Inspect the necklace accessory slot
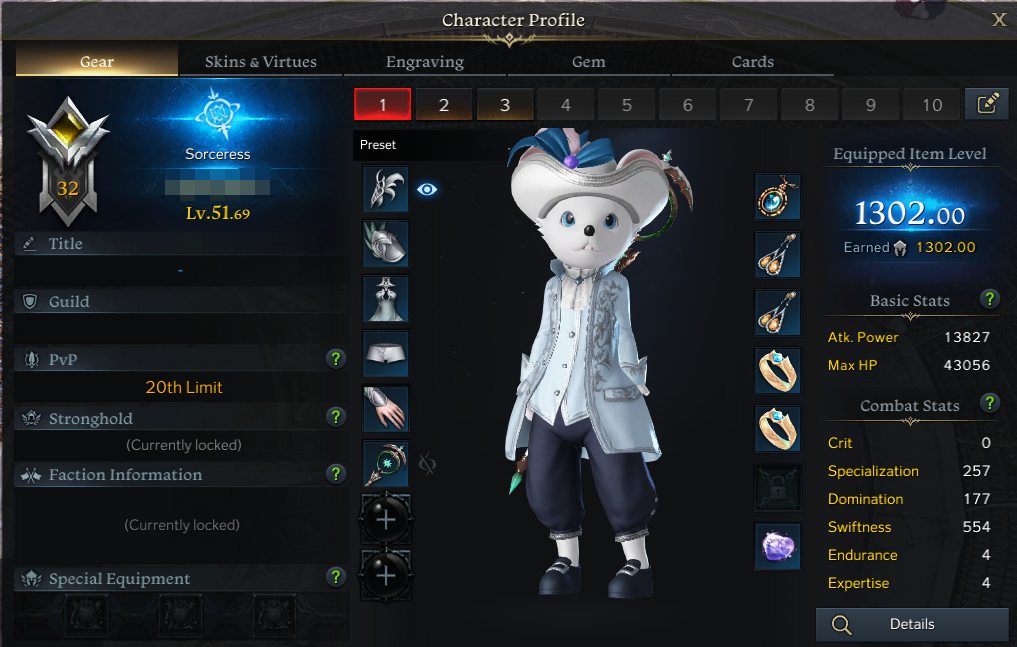 point(777,196)
